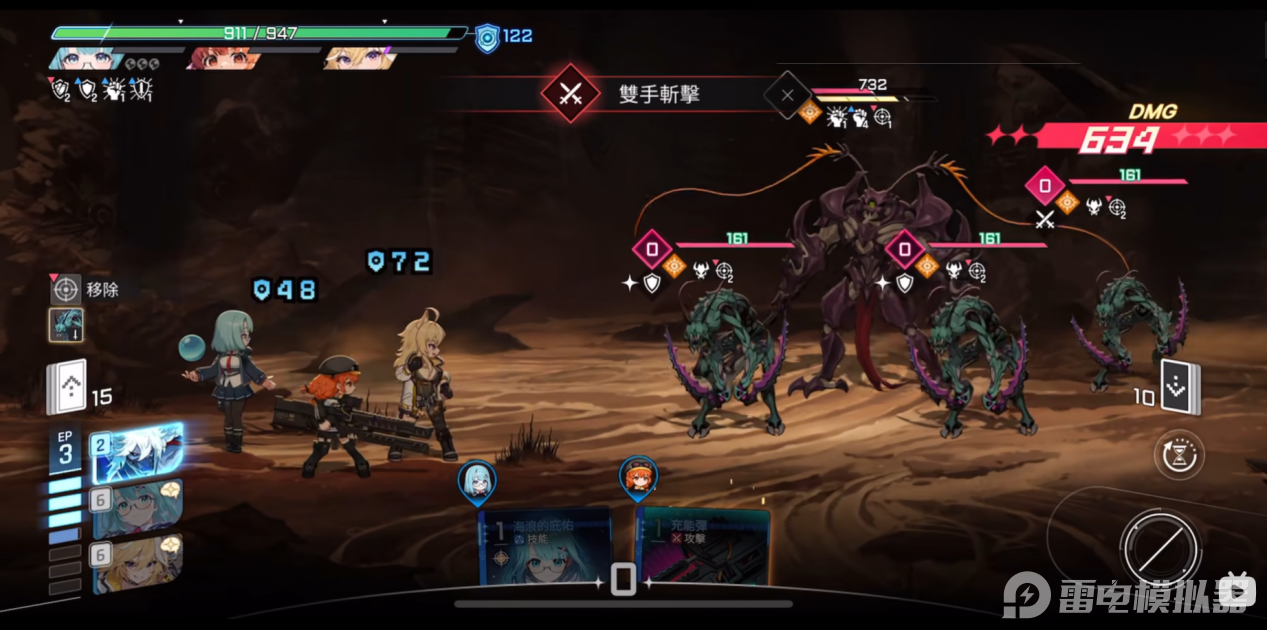Select the targeted enemy thumbnail below 移除

click(x=66, y=325)
